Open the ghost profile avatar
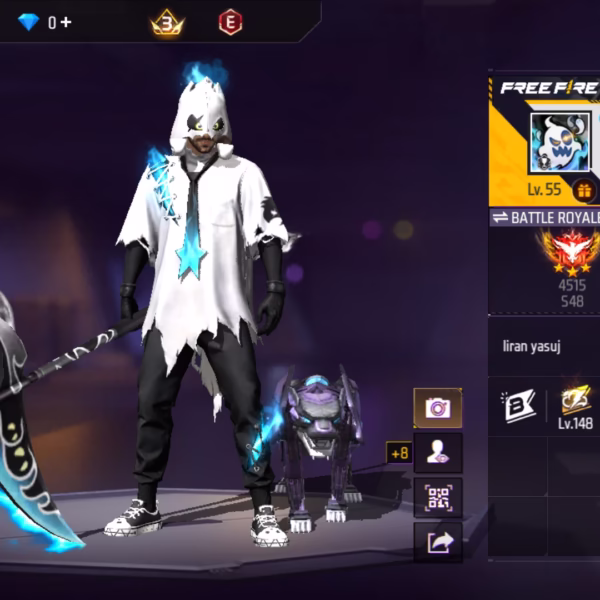Image resolution: width=600 pixels, height=600 pixels. click(x=554, y=143)
